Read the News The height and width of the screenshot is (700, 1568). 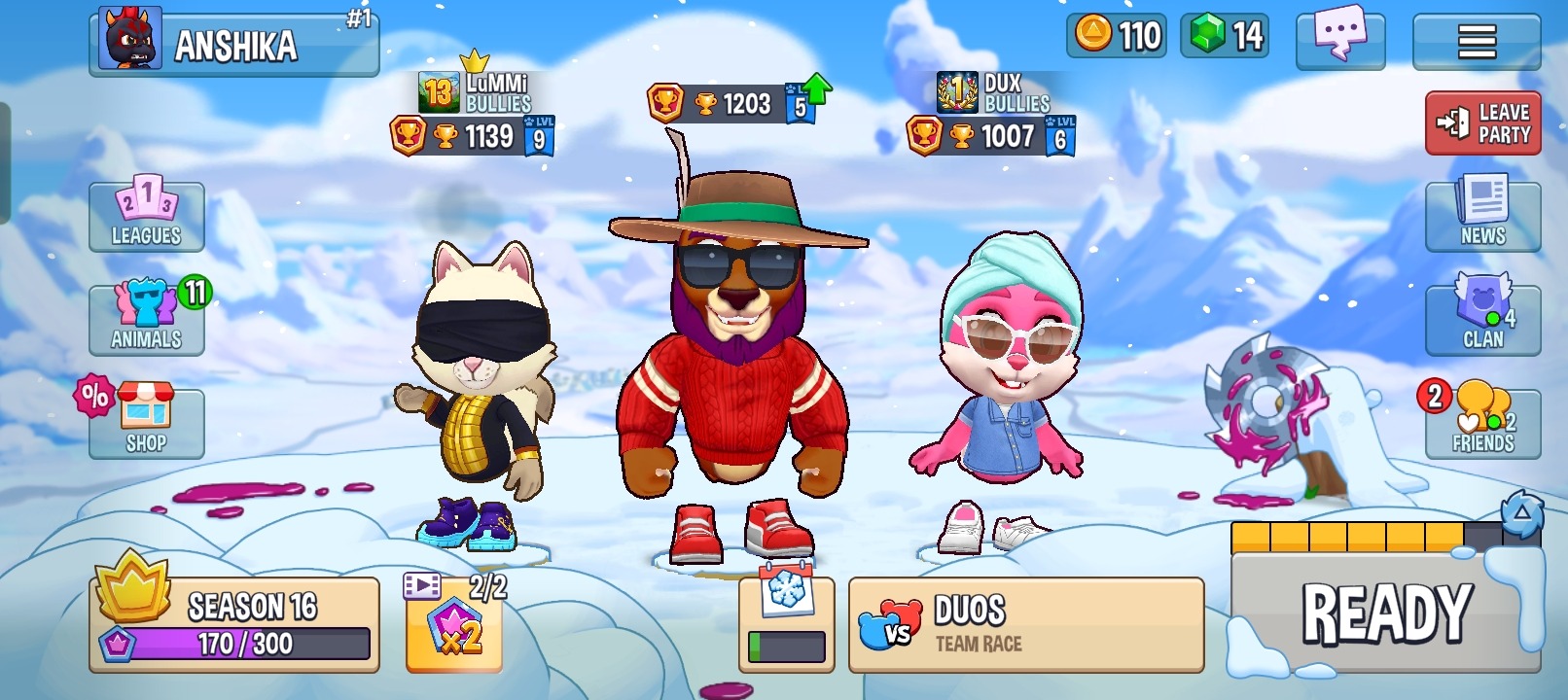(x=1482, y=216)
